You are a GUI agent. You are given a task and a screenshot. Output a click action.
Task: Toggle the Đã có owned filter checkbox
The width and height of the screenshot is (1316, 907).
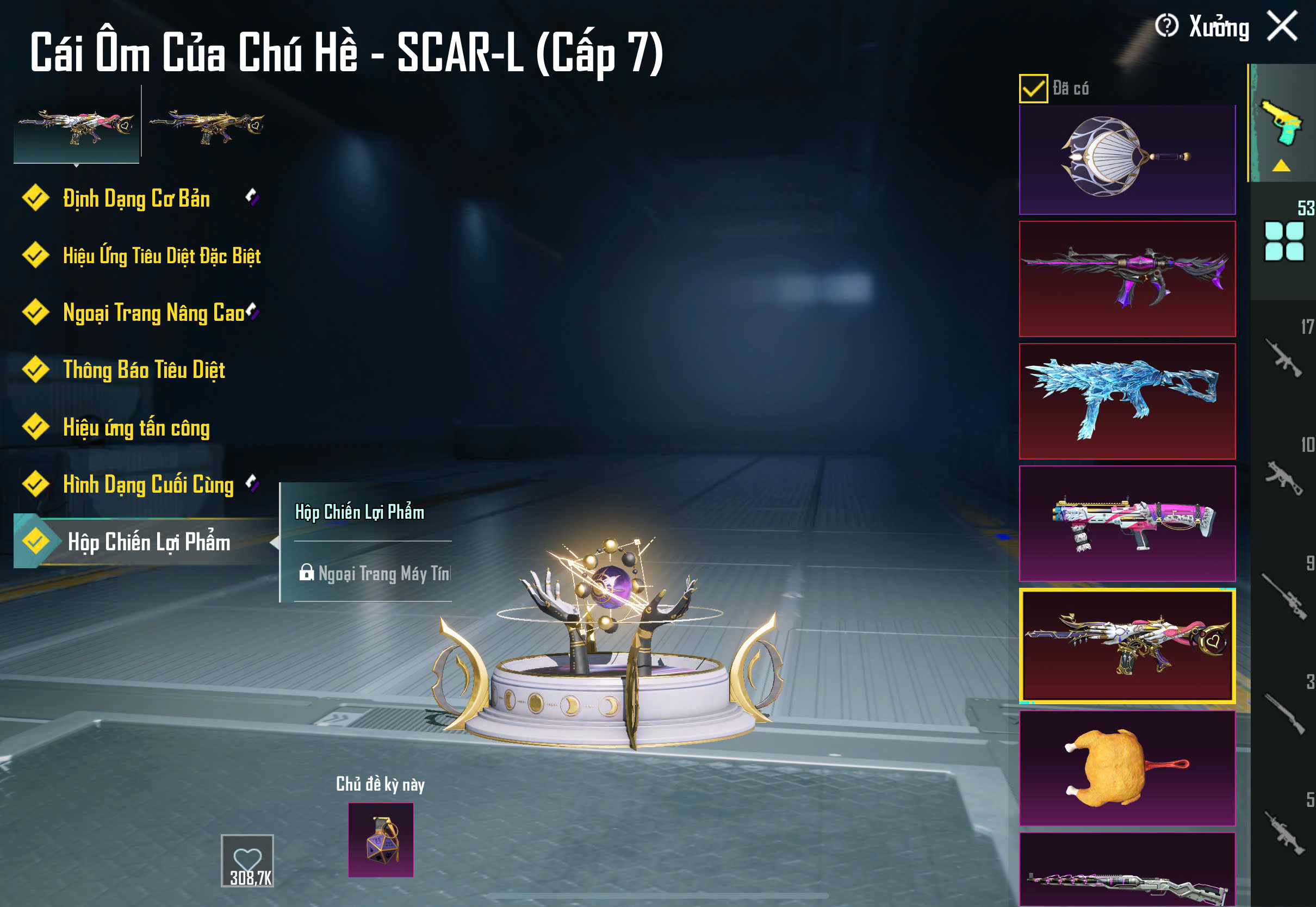(1033, 89)
